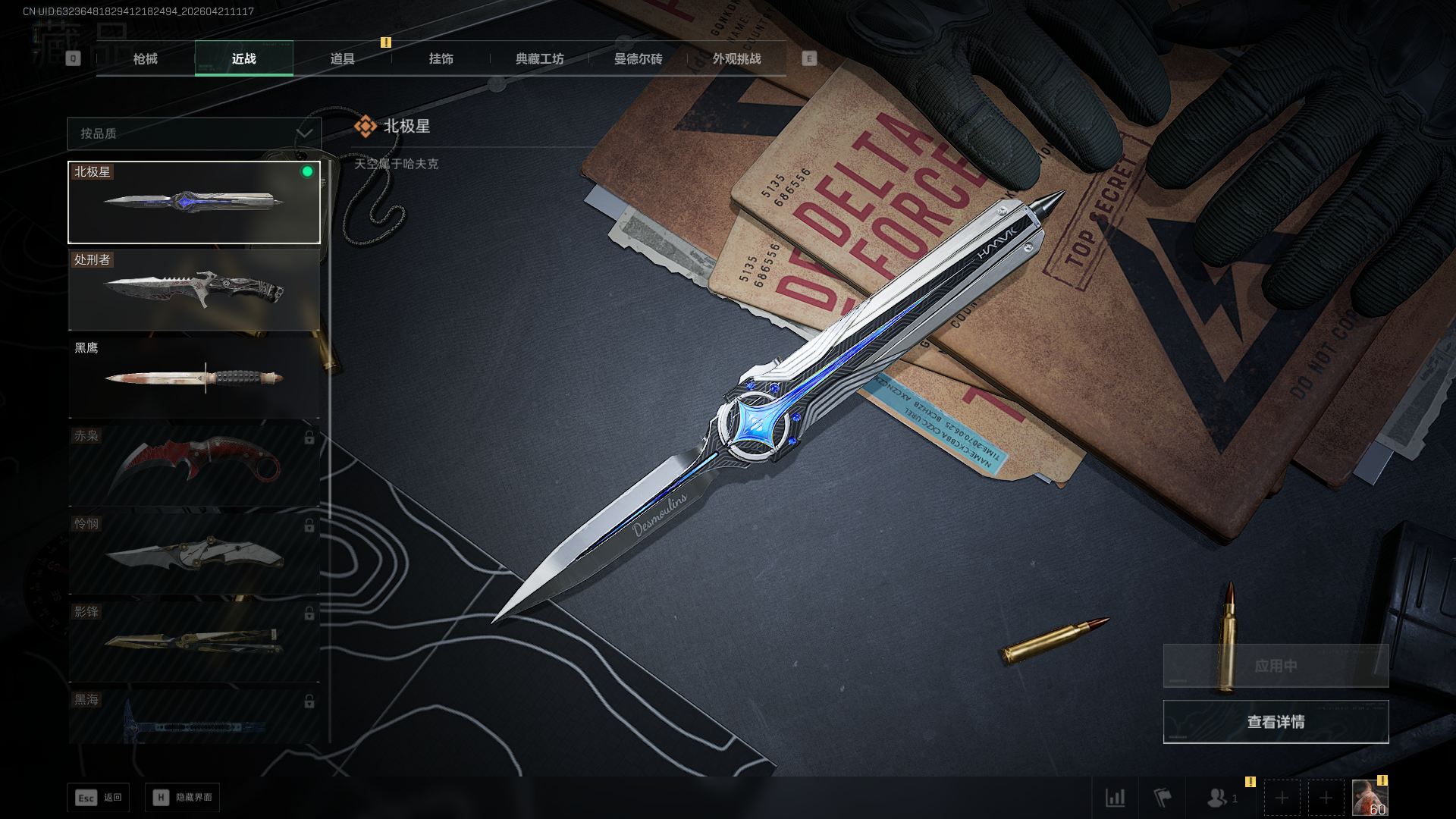
Task: Open the 按品质 sort dropdown
Action: pos(194,133)
